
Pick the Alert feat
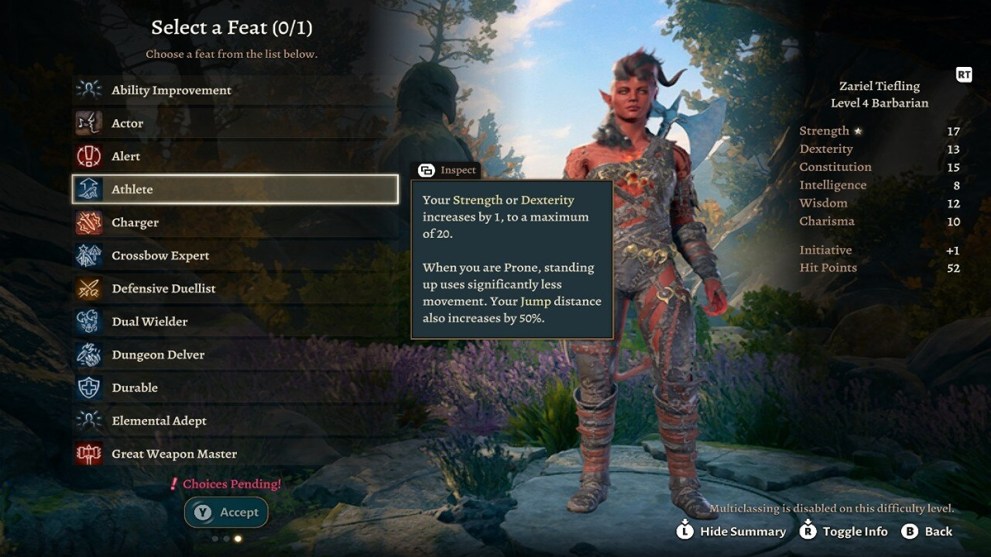pyautogui.click(x=126, y=156)
